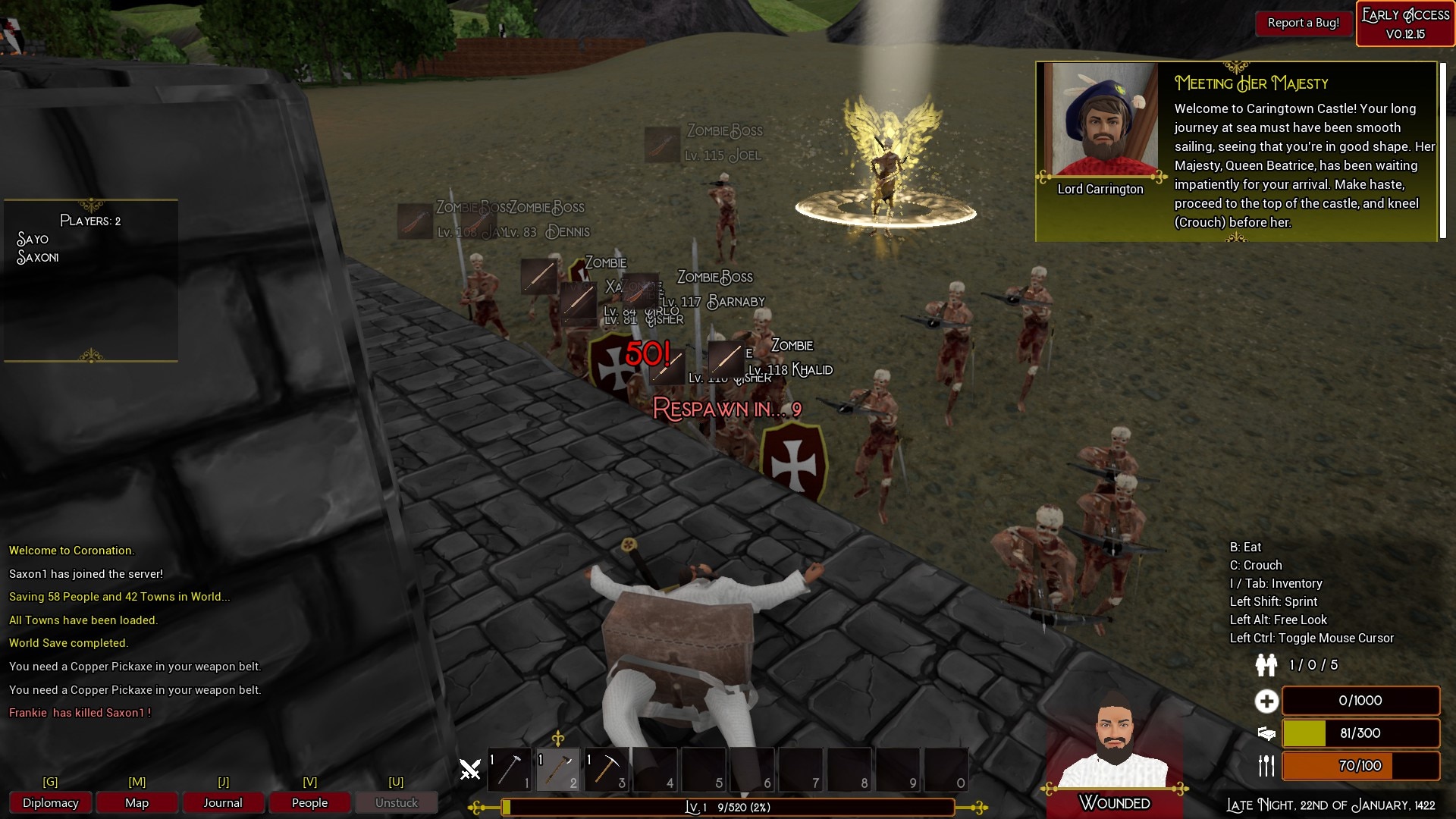Select player Saxon1 in players list

point(37,258)
